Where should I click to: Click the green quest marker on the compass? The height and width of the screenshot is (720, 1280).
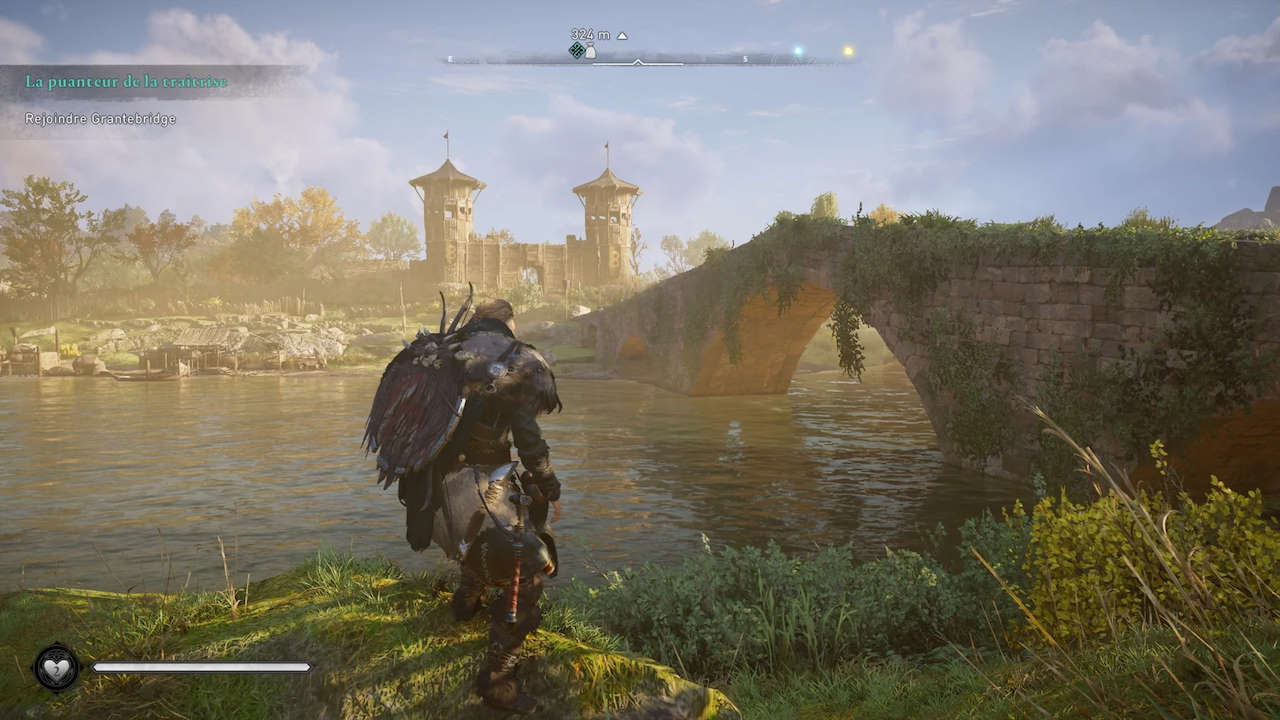tap(576, 50)
